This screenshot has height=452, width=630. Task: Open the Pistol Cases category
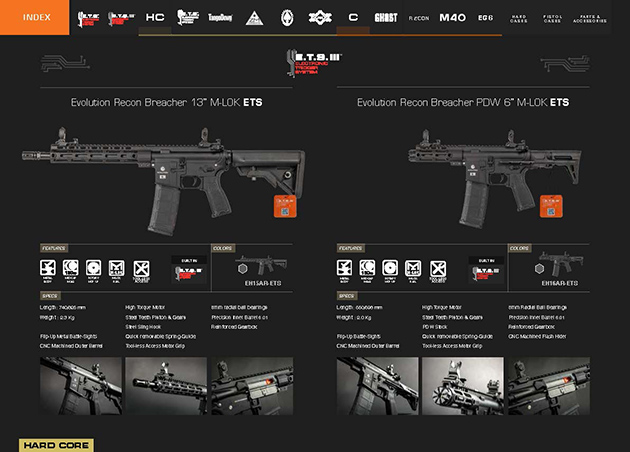[553, 18]
